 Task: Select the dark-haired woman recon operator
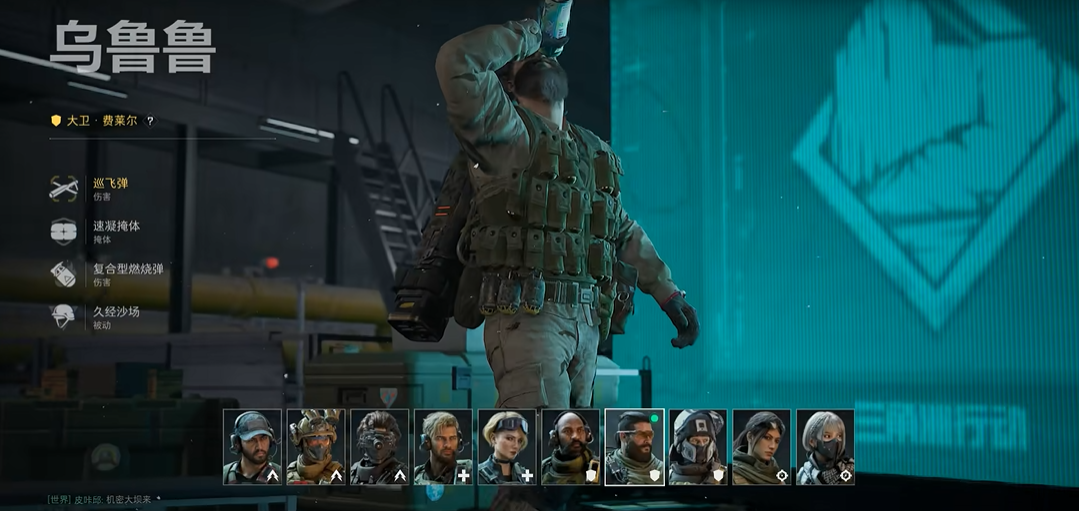(x=761, y=447)
